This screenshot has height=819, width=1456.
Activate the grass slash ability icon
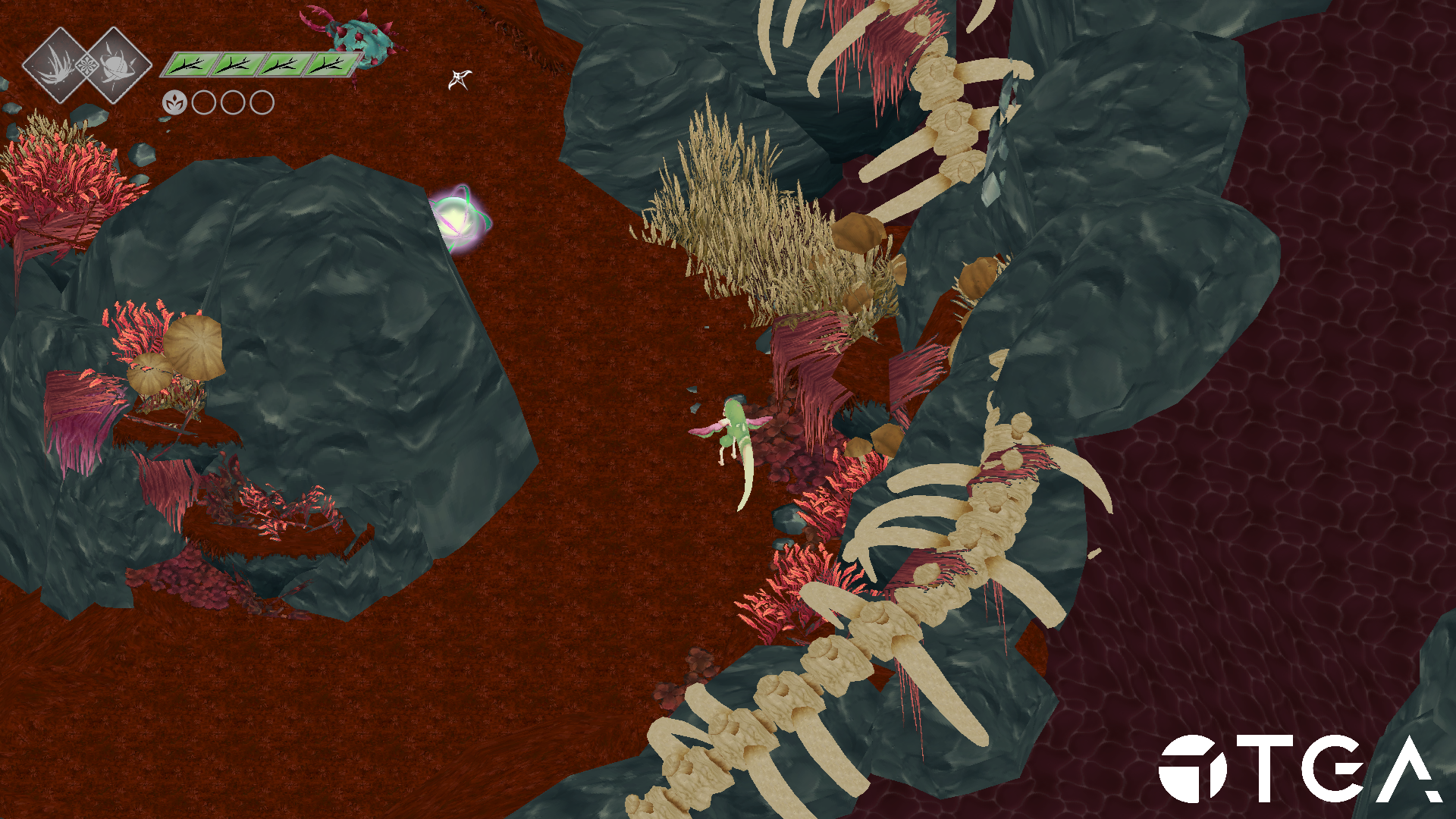(58, 65)
